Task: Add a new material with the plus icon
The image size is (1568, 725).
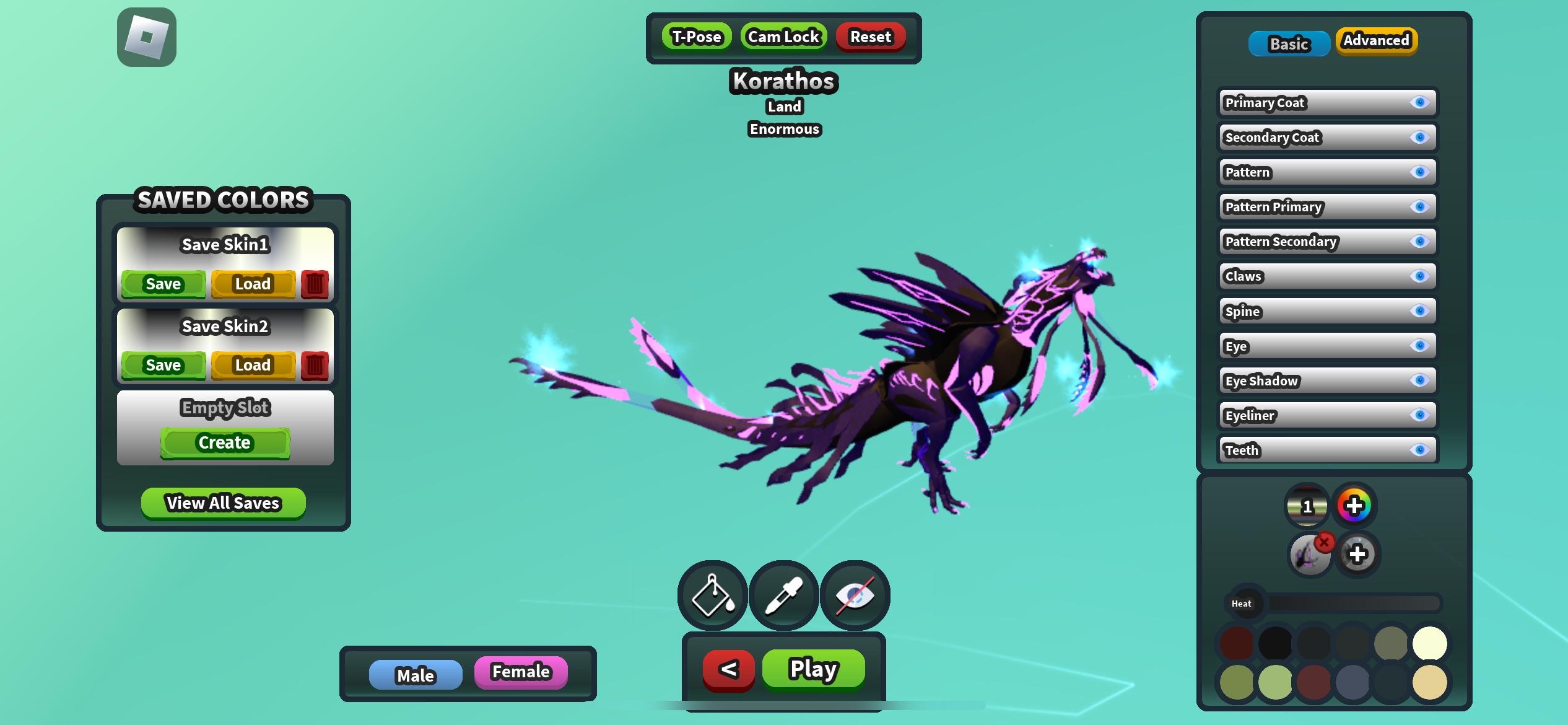Action: click(x=1358, y=553)
